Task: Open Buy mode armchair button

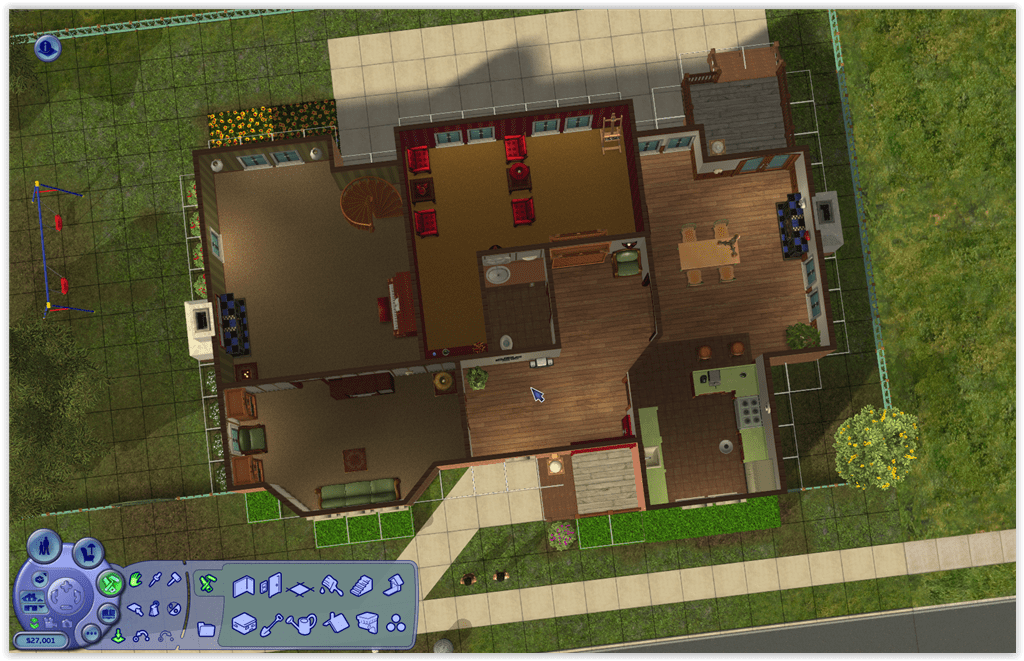Action: pyautogui.click(x=89, y=551)
